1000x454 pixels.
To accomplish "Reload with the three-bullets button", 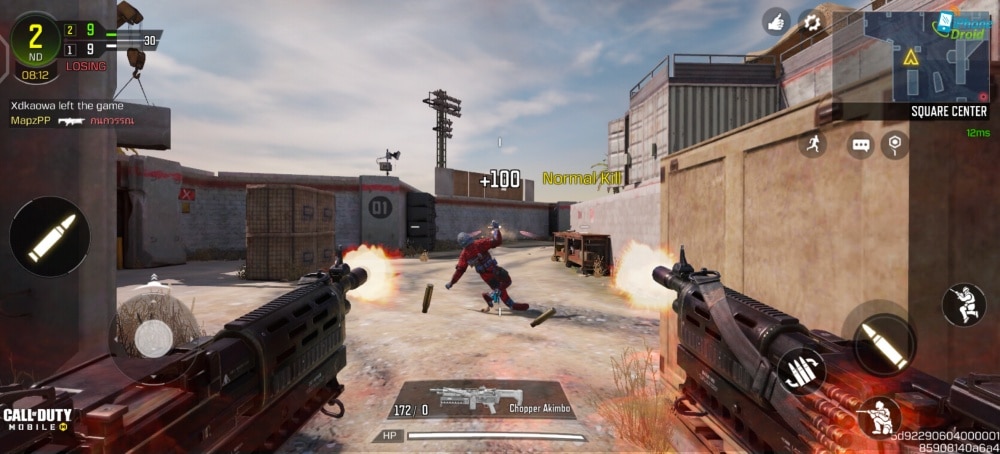I will 801,370.
